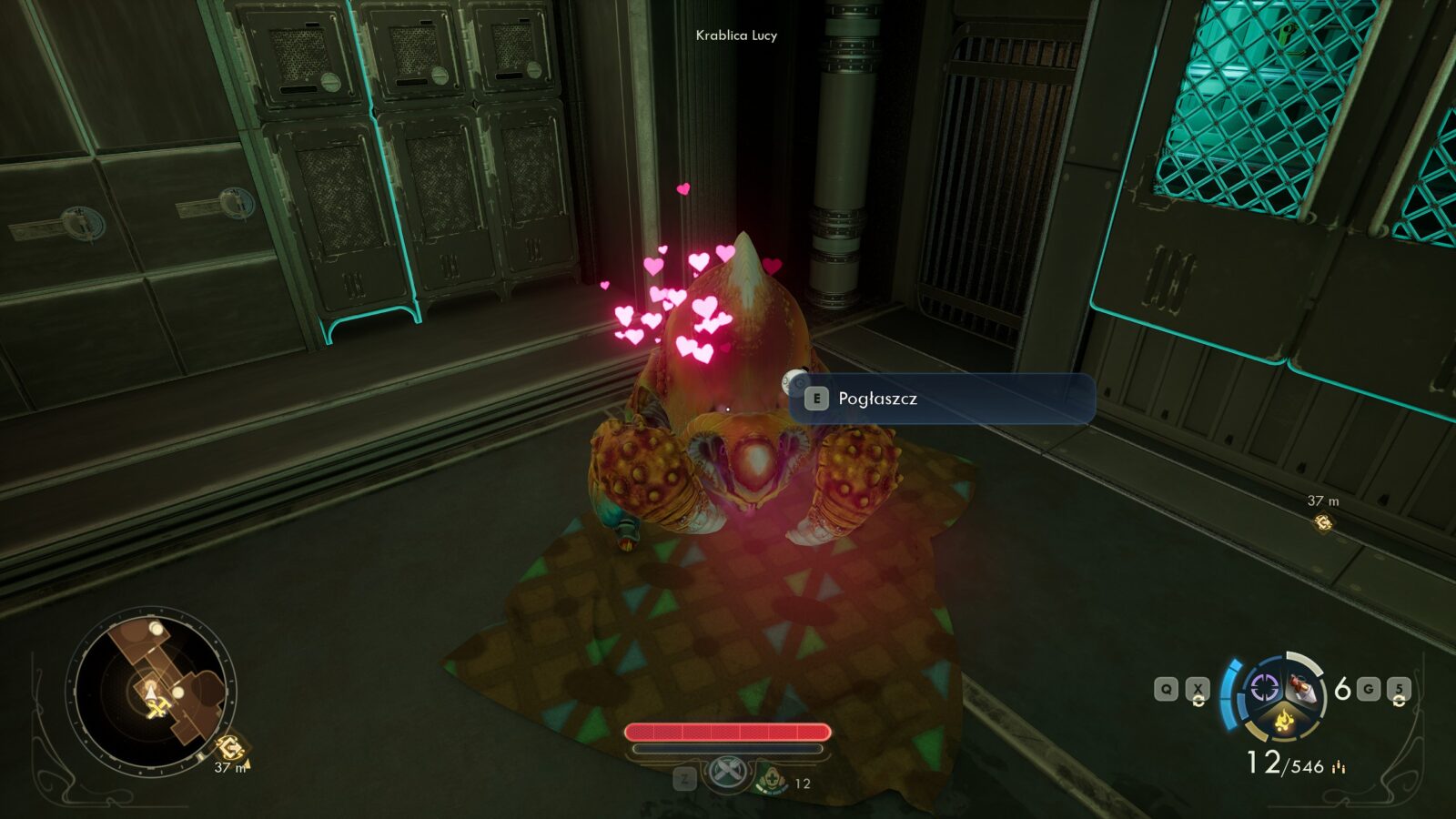
Task: Click the crossed fork and knife icon
Action: pos(726,773)
